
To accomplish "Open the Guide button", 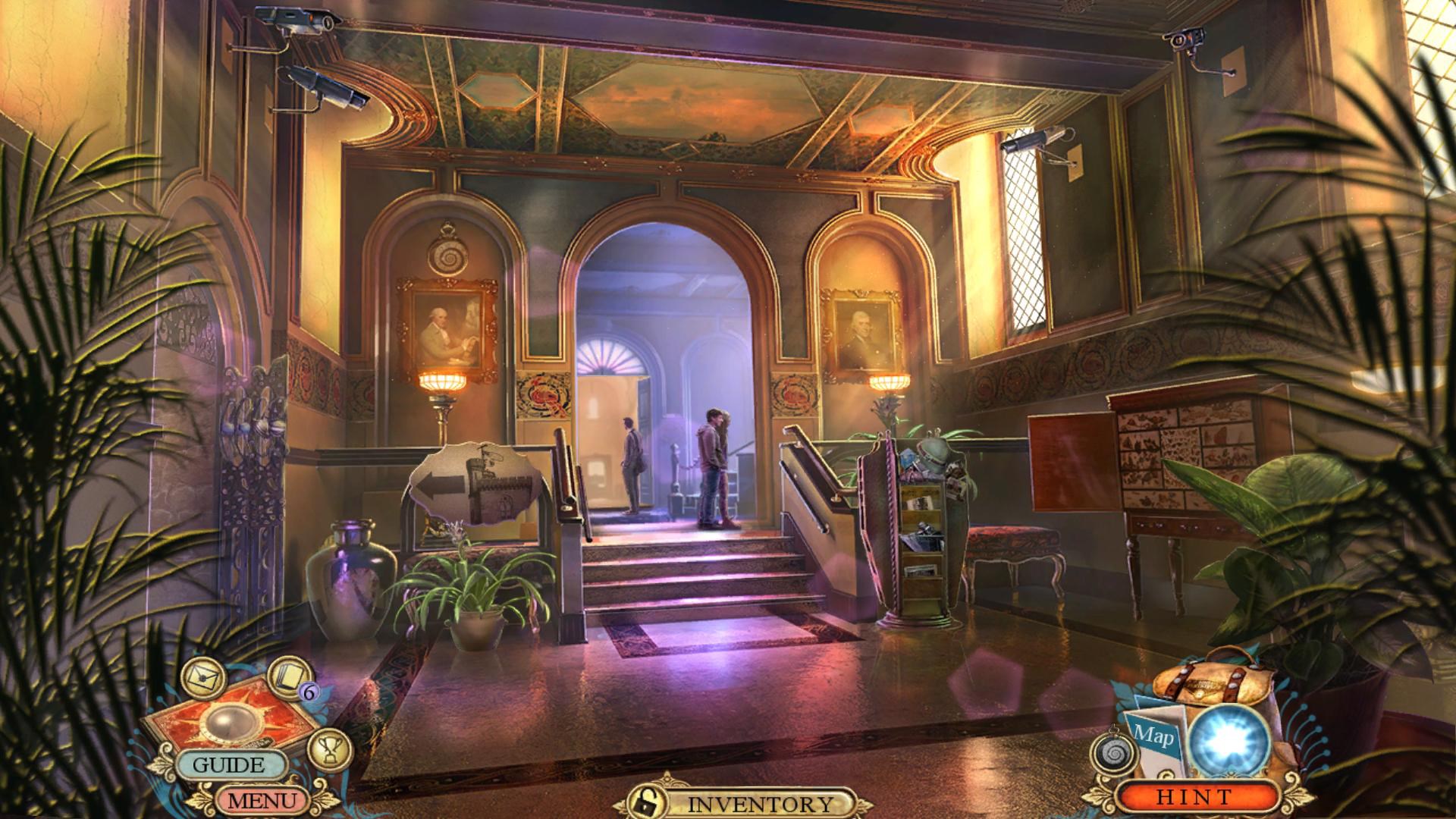I will (228, 764).
